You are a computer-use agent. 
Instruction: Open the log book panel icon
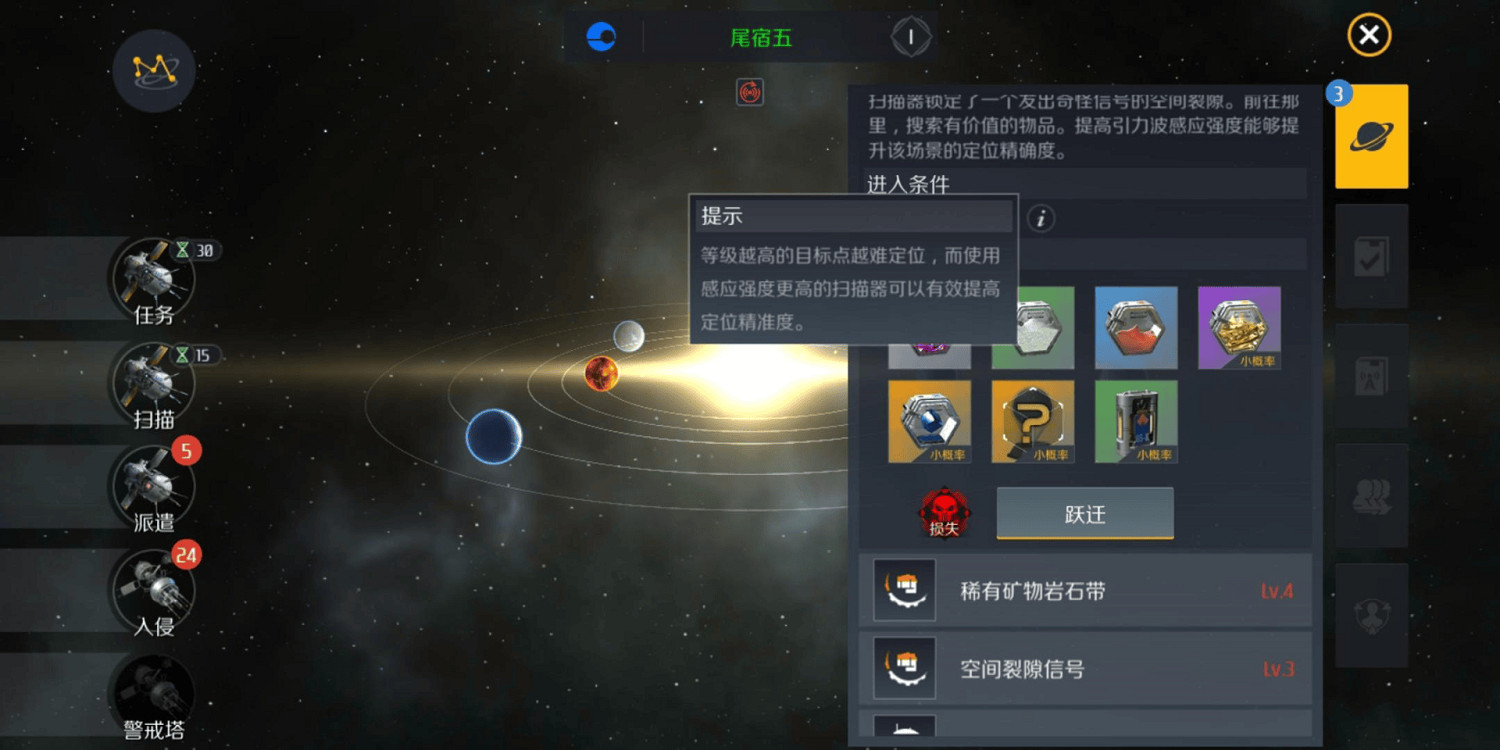click(x=1371, y=376)
